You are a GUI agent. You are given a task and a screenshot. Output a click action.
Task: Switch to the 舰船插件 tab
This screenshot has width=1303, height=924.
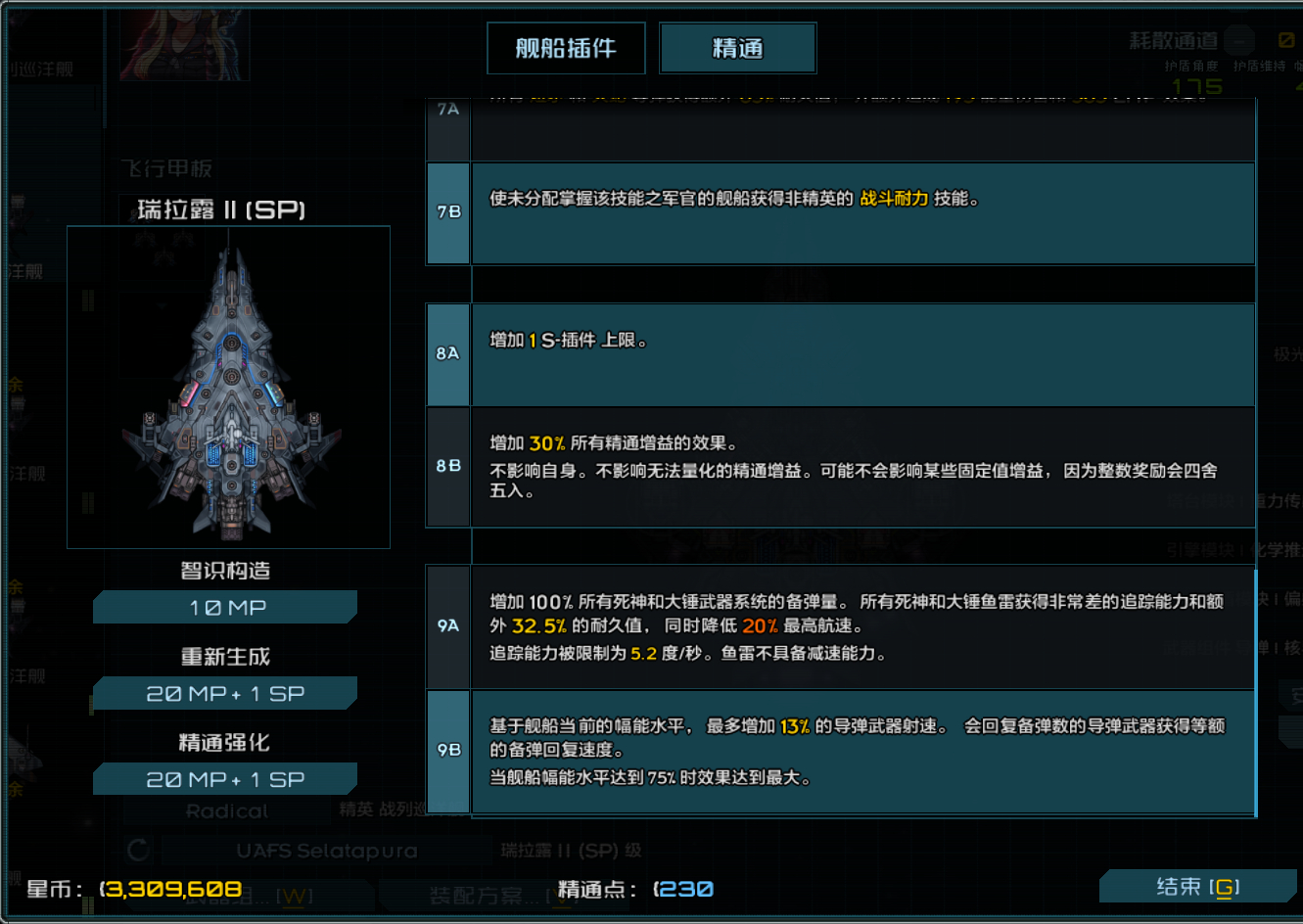[x=565, y=46]
